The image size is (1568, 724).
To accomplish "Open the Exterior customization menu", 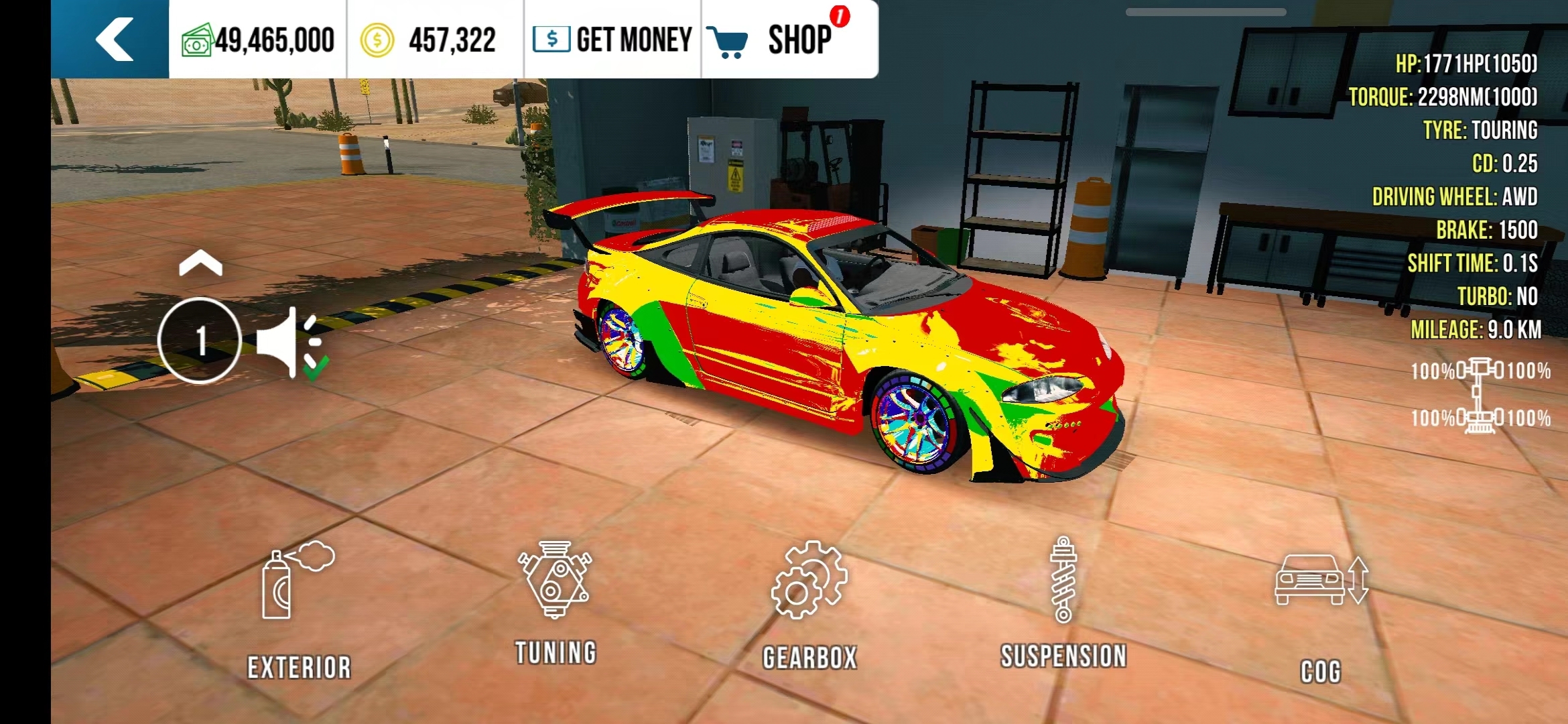I will [x=299, y=610].
